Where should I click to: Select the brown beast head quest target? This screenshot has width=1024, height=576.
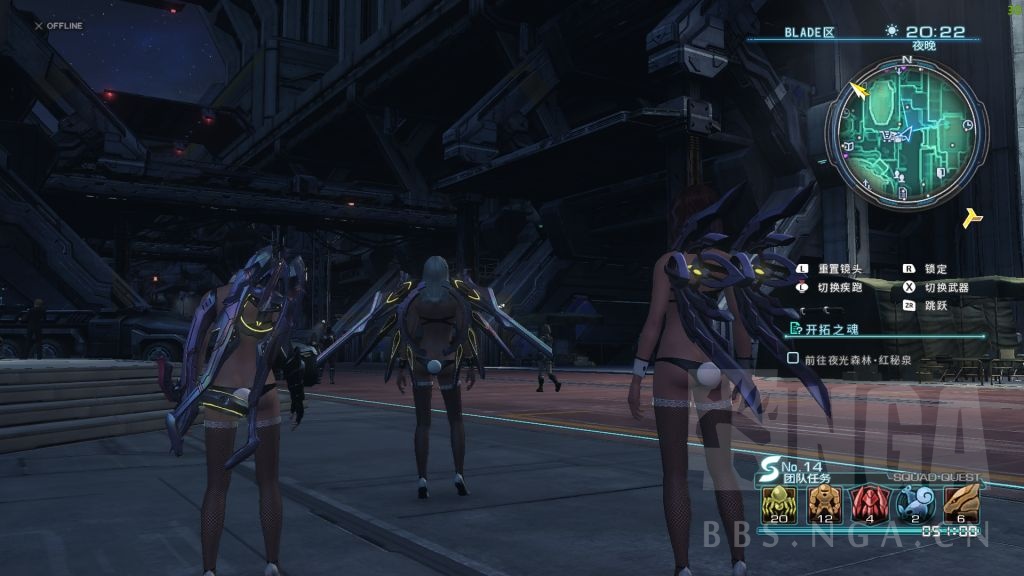(x=962, y=501)
